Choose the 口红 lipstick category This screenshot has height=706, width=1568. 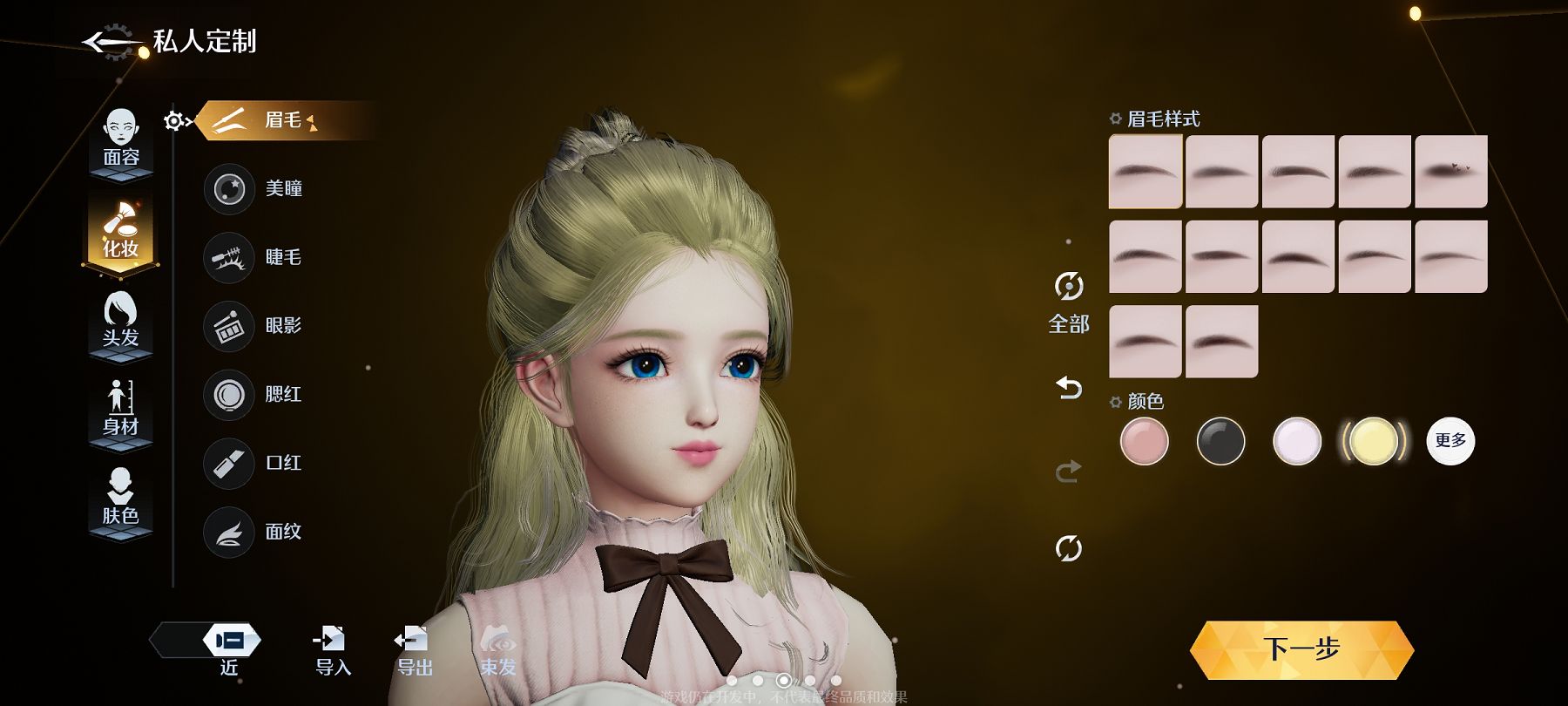tap(253, 463)
